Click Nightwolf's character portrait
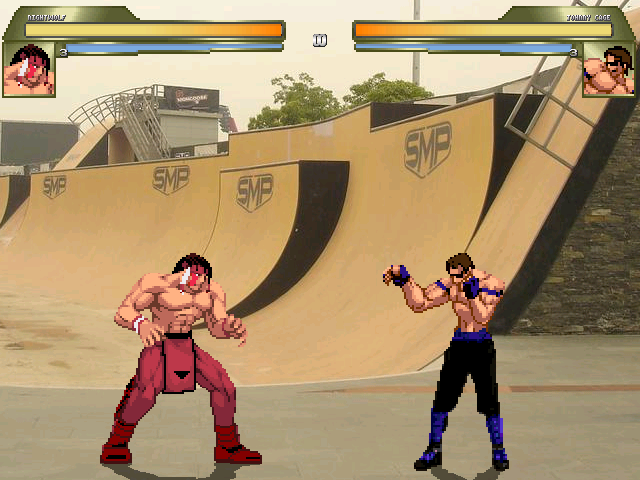This screenshot has width=640, height=480. click(x=28, y=69)
